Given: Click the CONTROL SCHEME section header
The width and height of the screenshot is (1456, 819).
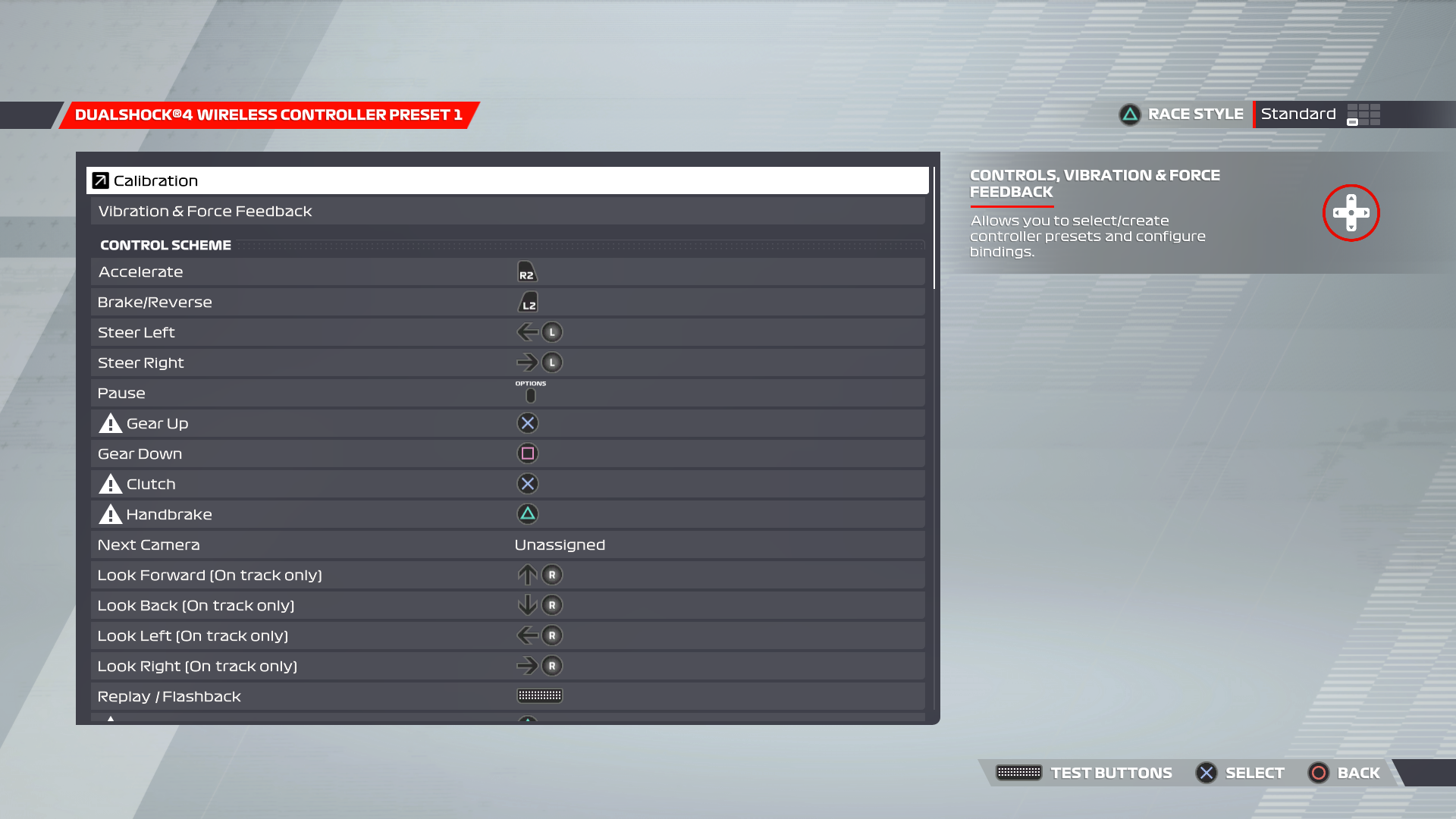Looking at the screenshot, I should click(165, 245).
